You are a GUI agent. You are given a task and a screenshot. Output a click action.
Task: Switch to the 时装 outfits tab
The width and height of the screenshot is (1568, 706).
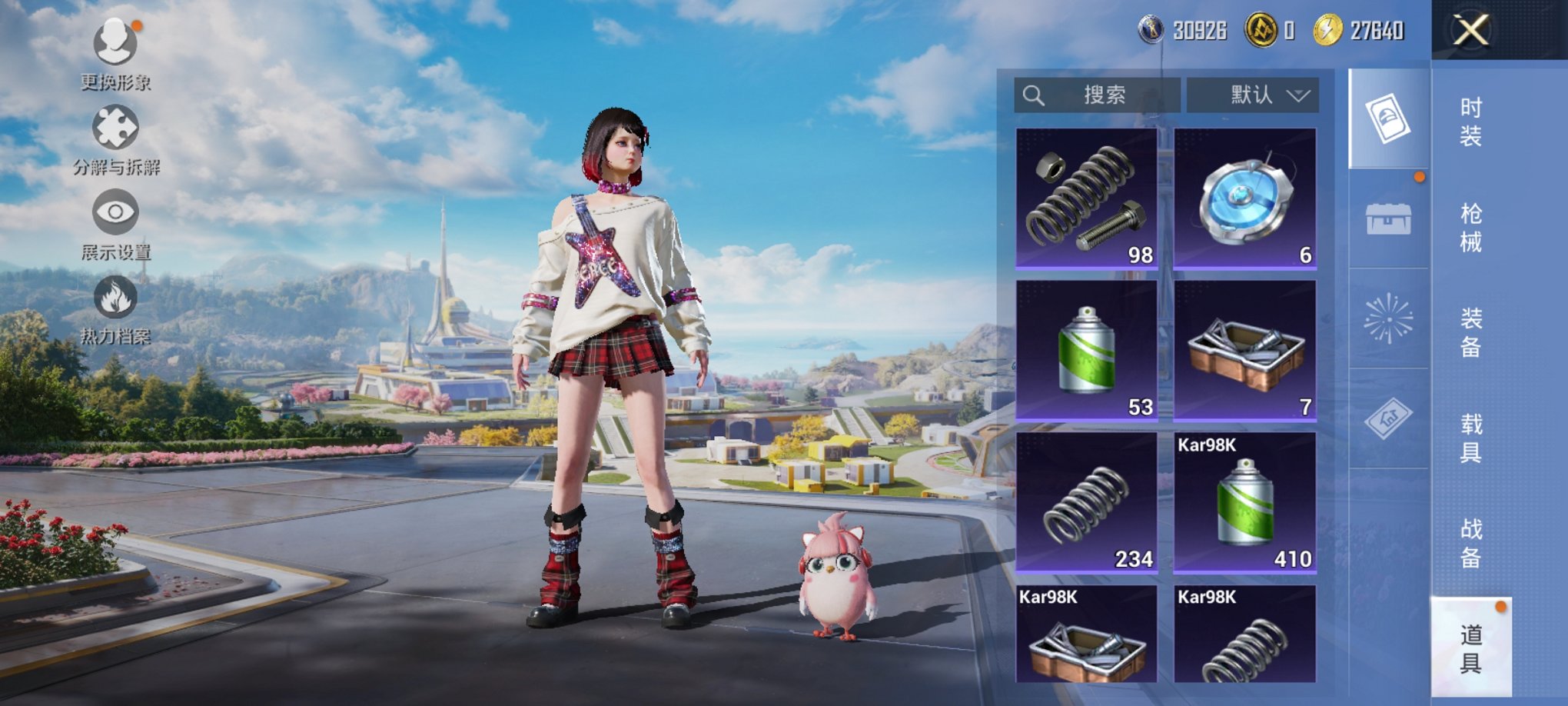click(x=1470, y=122)
